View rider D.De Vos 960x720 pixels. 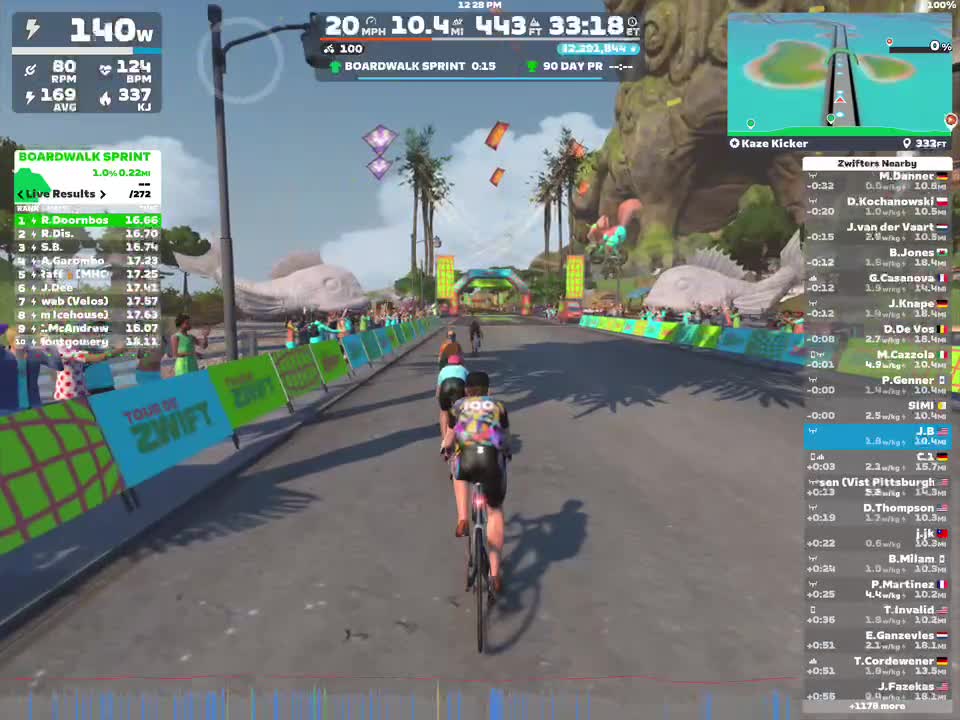[x=877, y=334]
